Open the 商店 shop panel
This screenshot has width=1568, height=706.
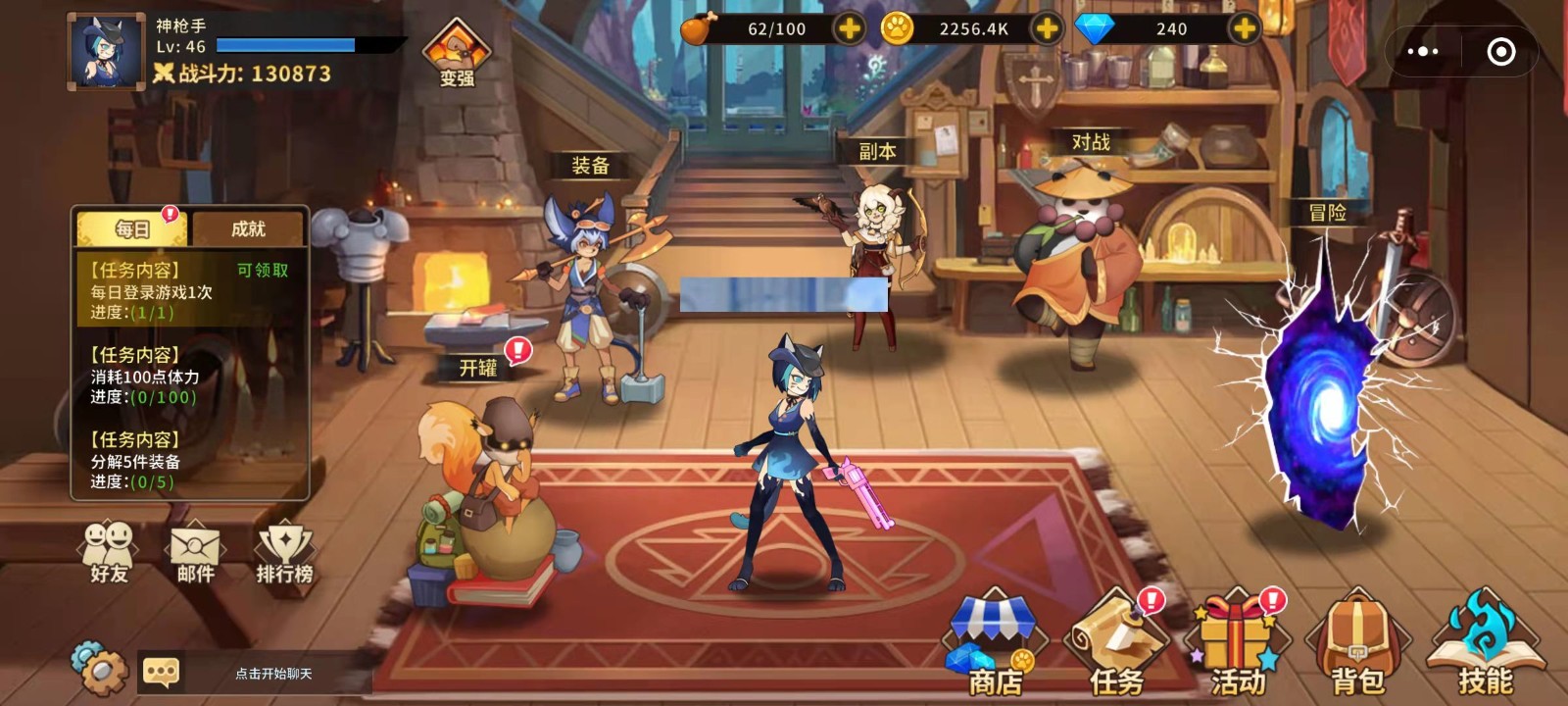pyautogui.click(x=996, y=639)
